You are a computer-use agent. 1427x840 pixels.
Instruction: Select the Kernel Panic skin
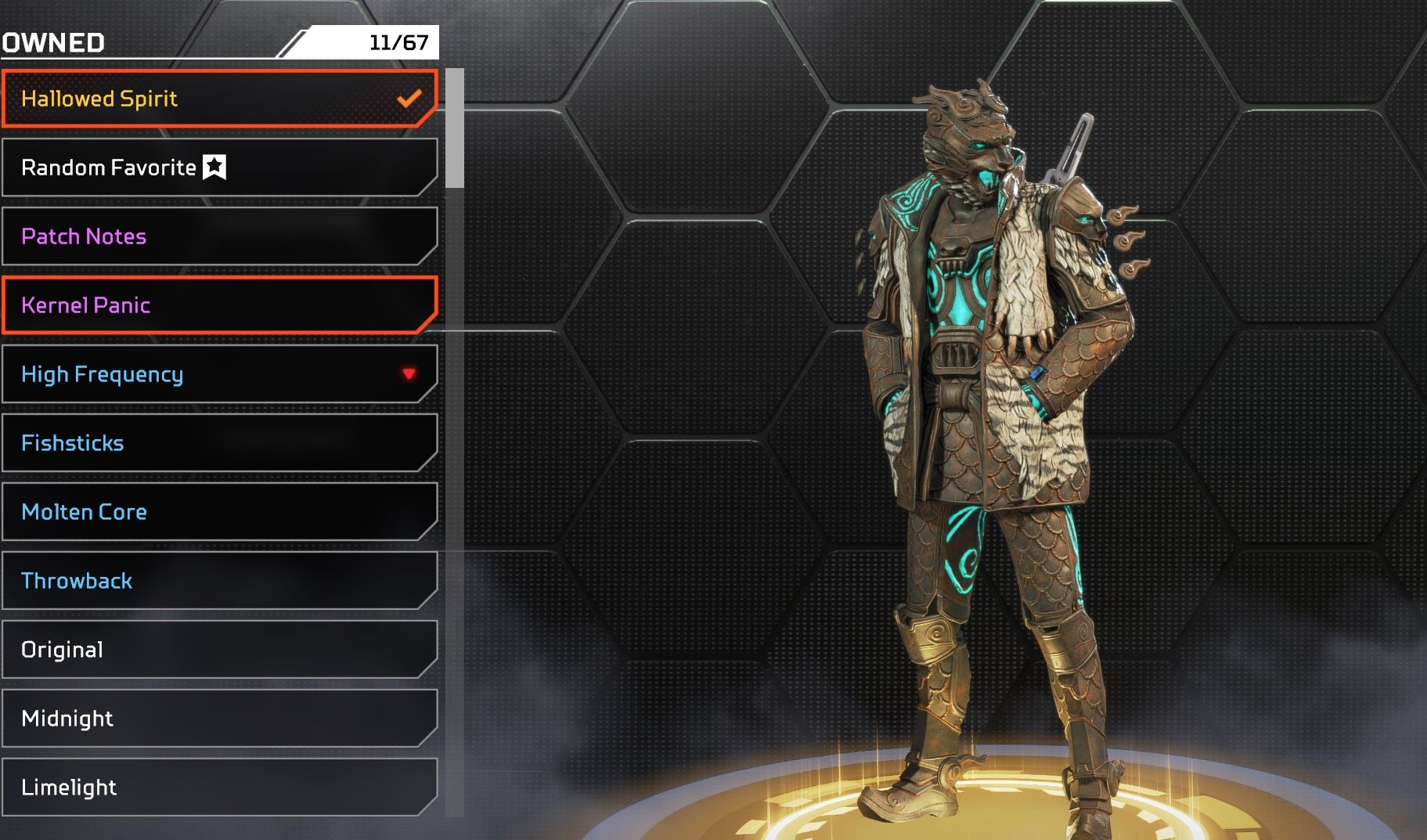pyautogui.click(x=219, y=305)
